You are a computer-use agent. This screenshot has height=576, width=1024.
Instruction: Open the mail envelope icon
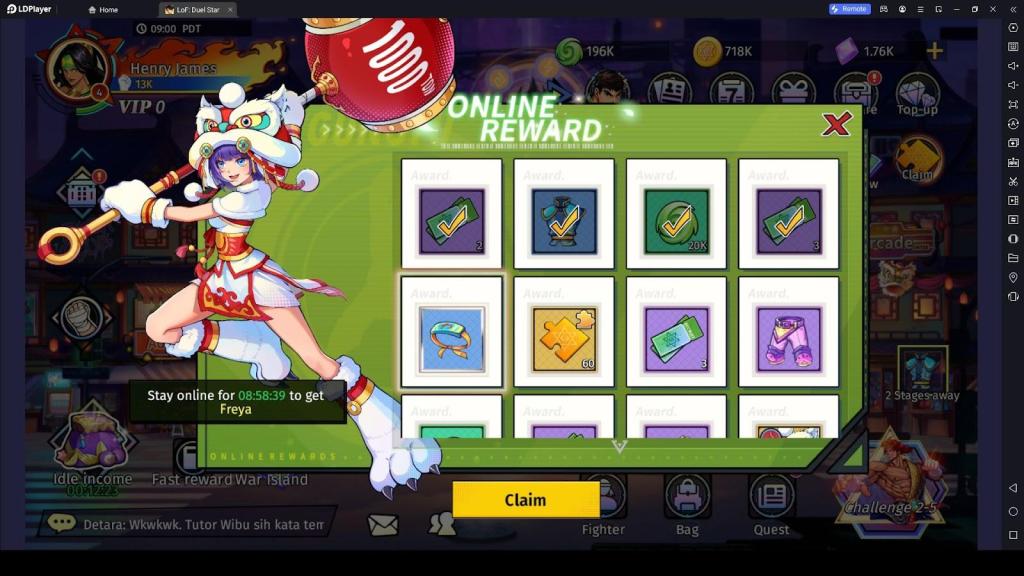(x=381, y=523)
